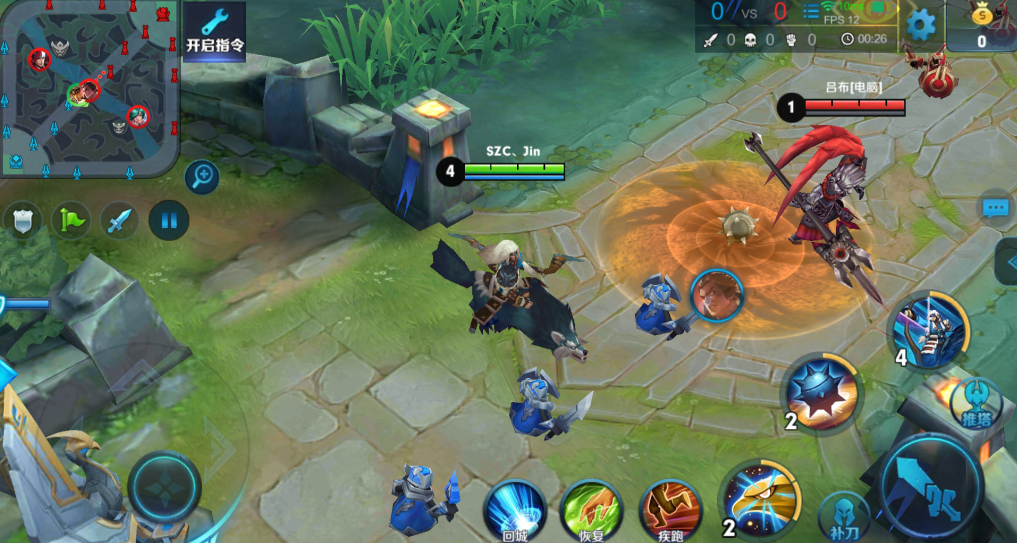Use the 恢复 heal ability
The height and width of the screenshot is (543, 1017).
[x=590, y=511]
